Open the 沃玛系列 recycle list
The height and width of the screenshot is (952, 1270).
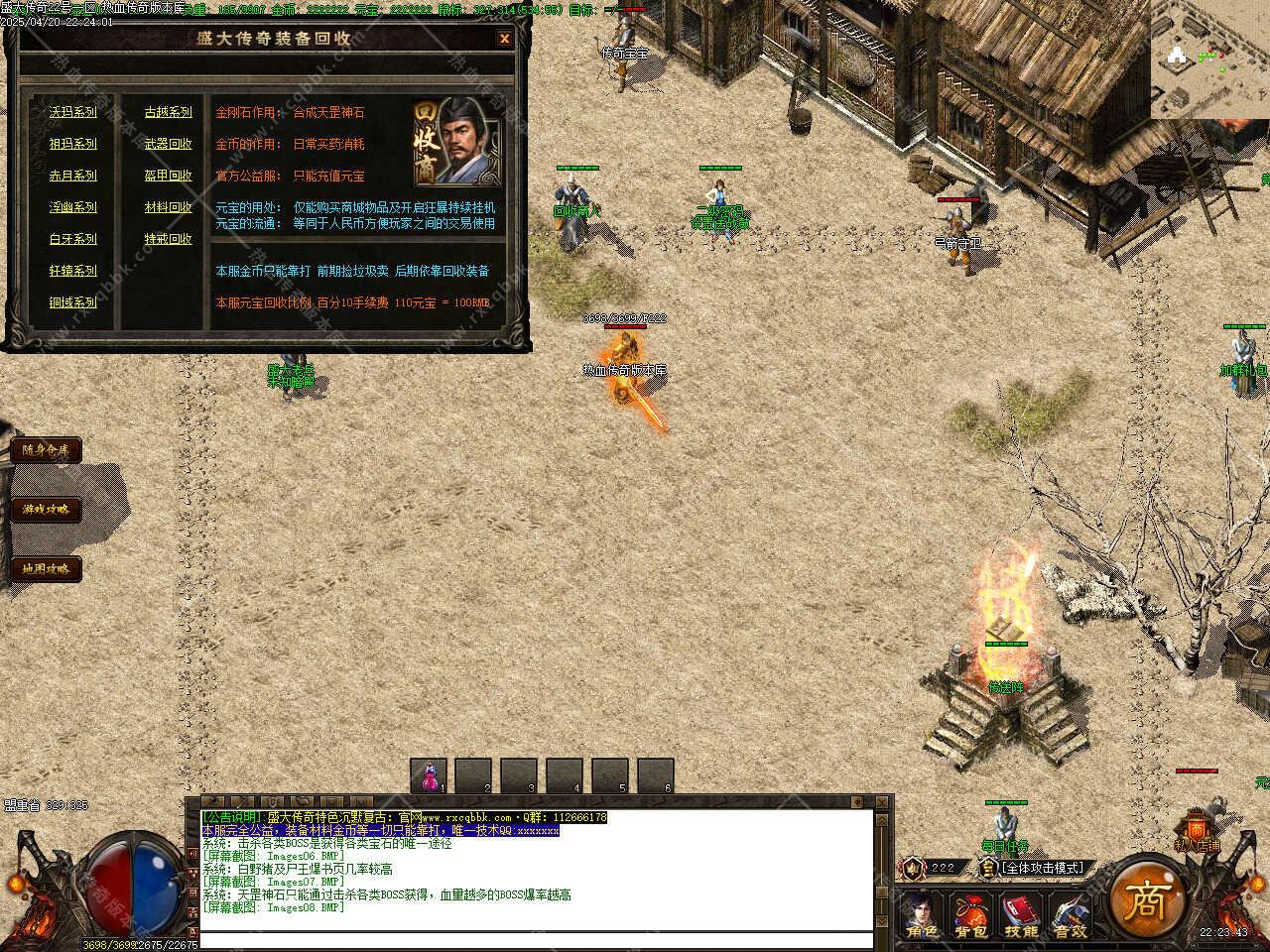coord(73,112)
